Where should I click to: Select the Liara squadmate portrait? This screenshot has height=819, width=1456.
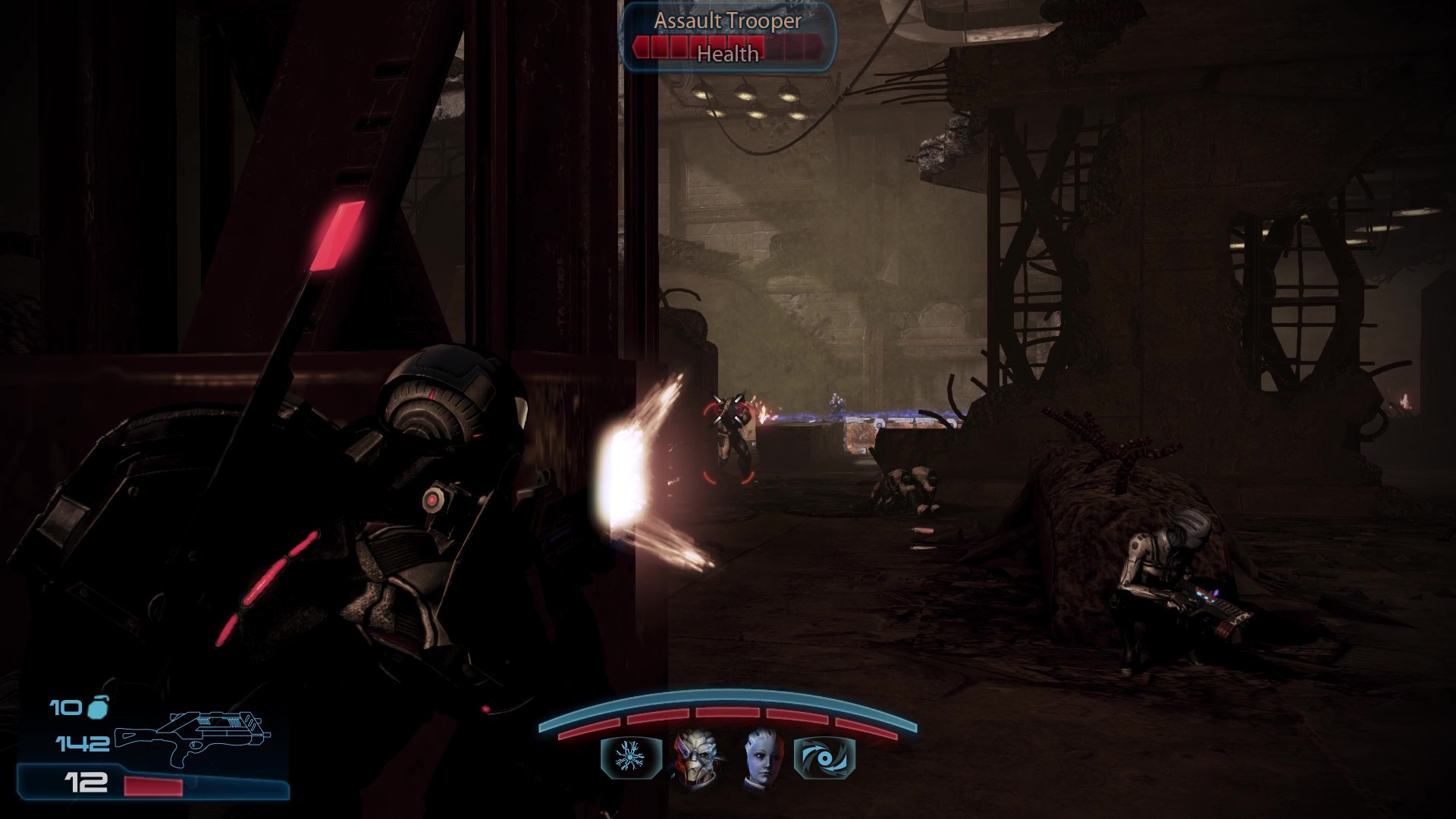click(761, 758)
